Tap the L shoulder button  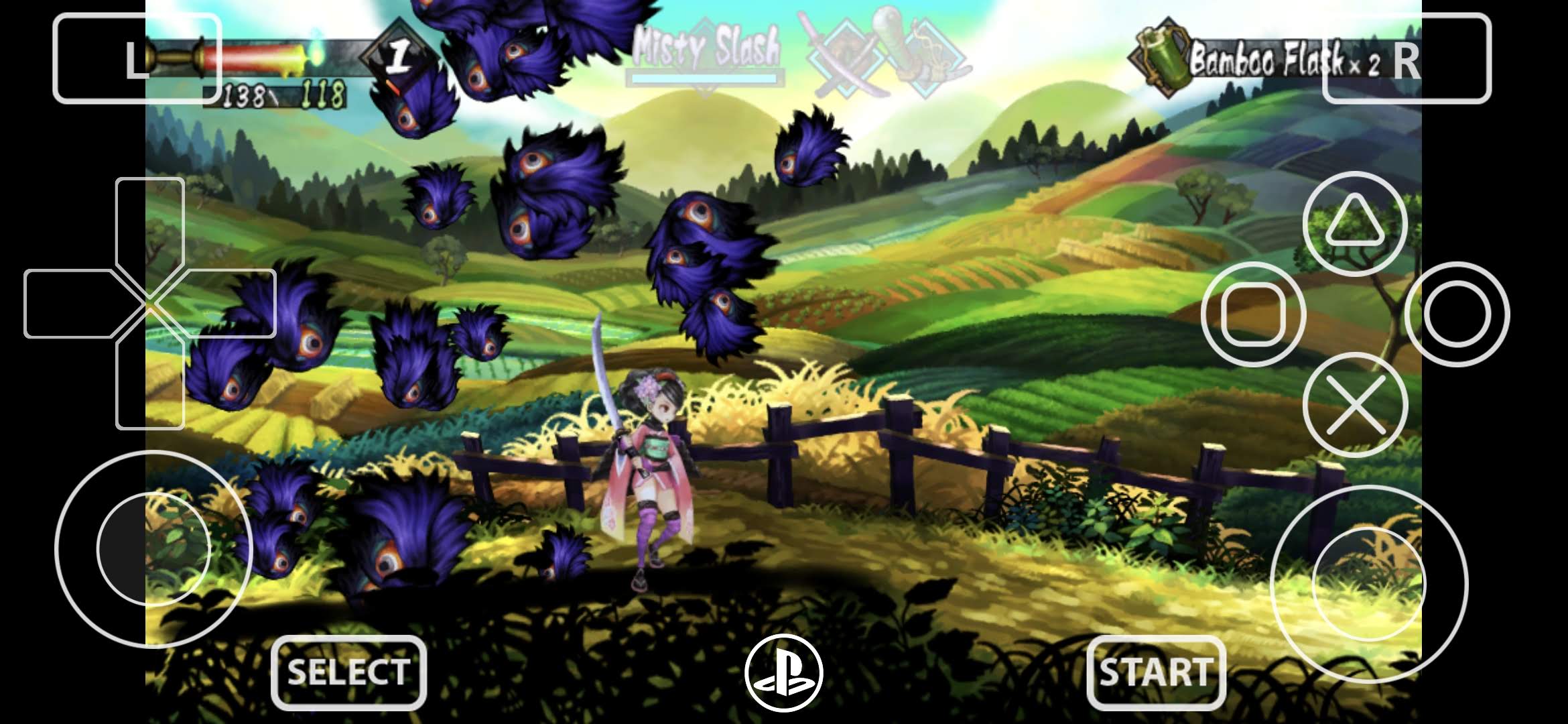tap(137, 59)
